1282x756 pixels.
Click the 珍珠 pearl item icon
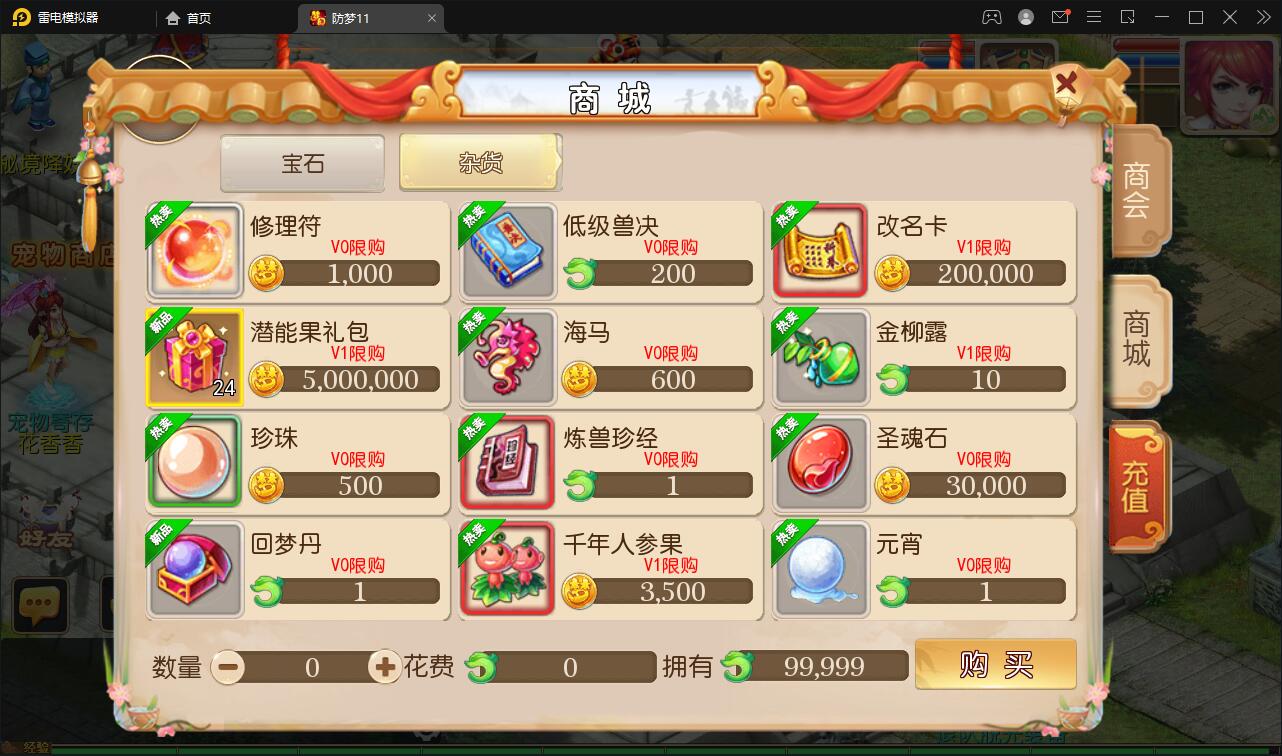click(195, 463)
